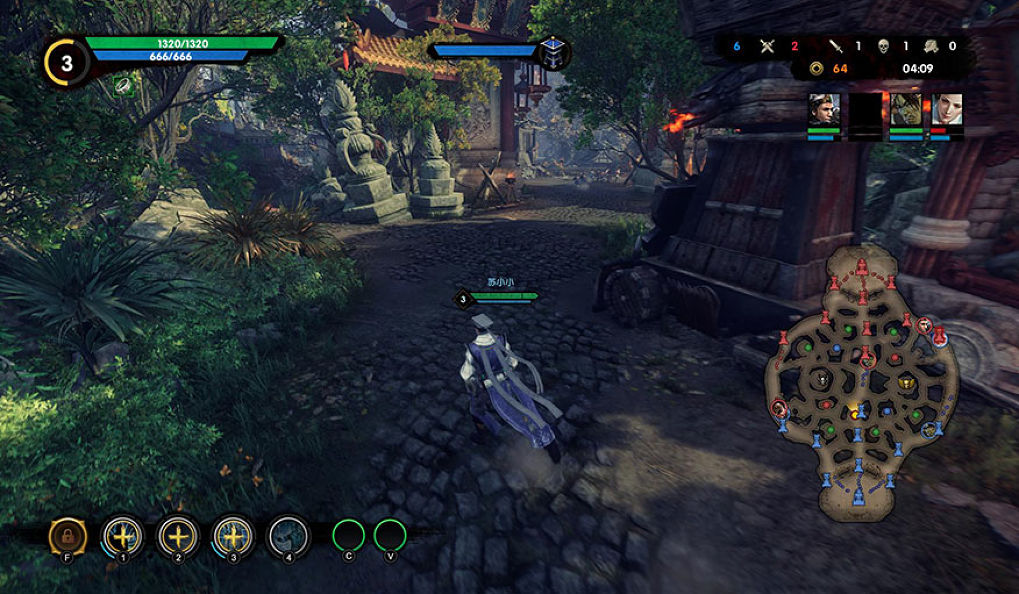Click the level 3 hero badge
The width and height of the screenshot is (1019, 594).
click(66, 63)
